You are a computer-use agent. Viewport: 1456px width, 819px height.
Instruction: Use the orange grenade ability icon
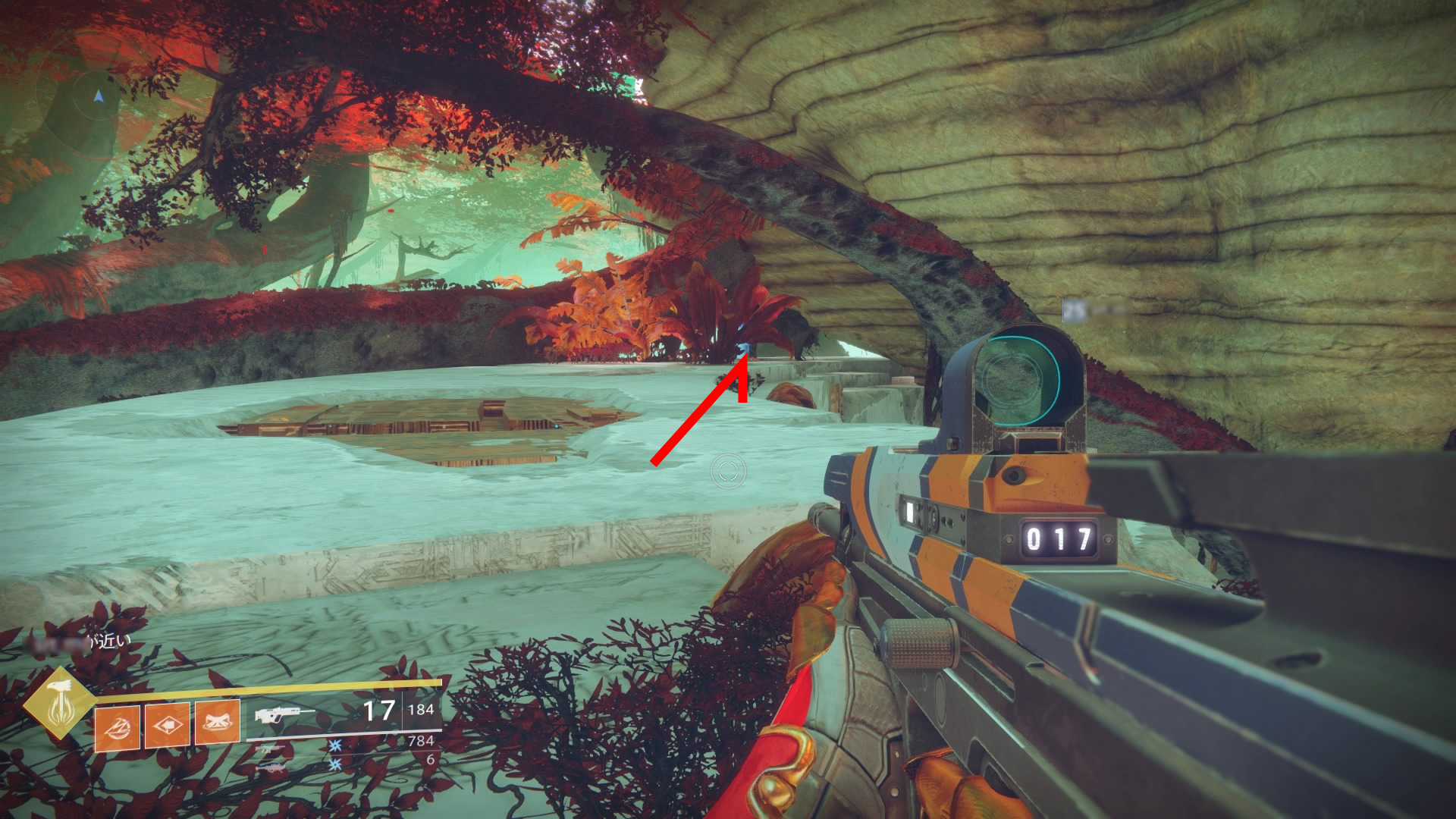click(117, 726)
